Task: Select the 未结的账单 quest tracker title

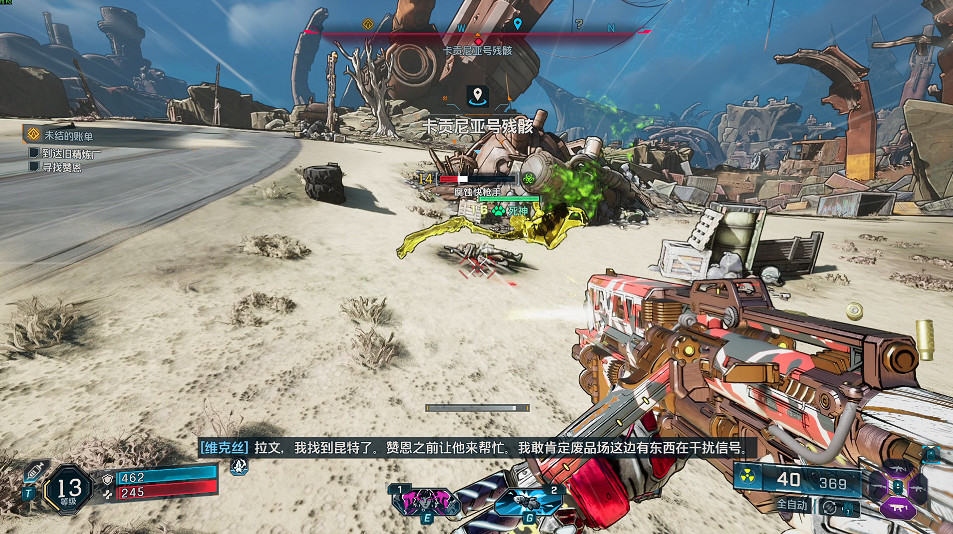Action: tap(70, 135)
